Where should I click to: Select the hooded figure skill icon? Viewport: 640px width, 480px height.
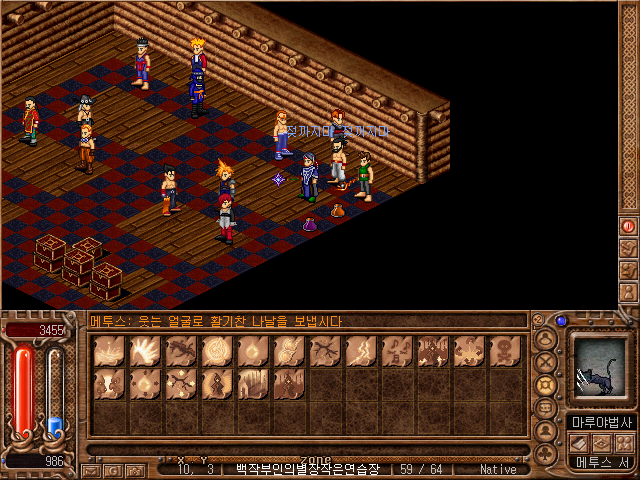click(217, 383)
